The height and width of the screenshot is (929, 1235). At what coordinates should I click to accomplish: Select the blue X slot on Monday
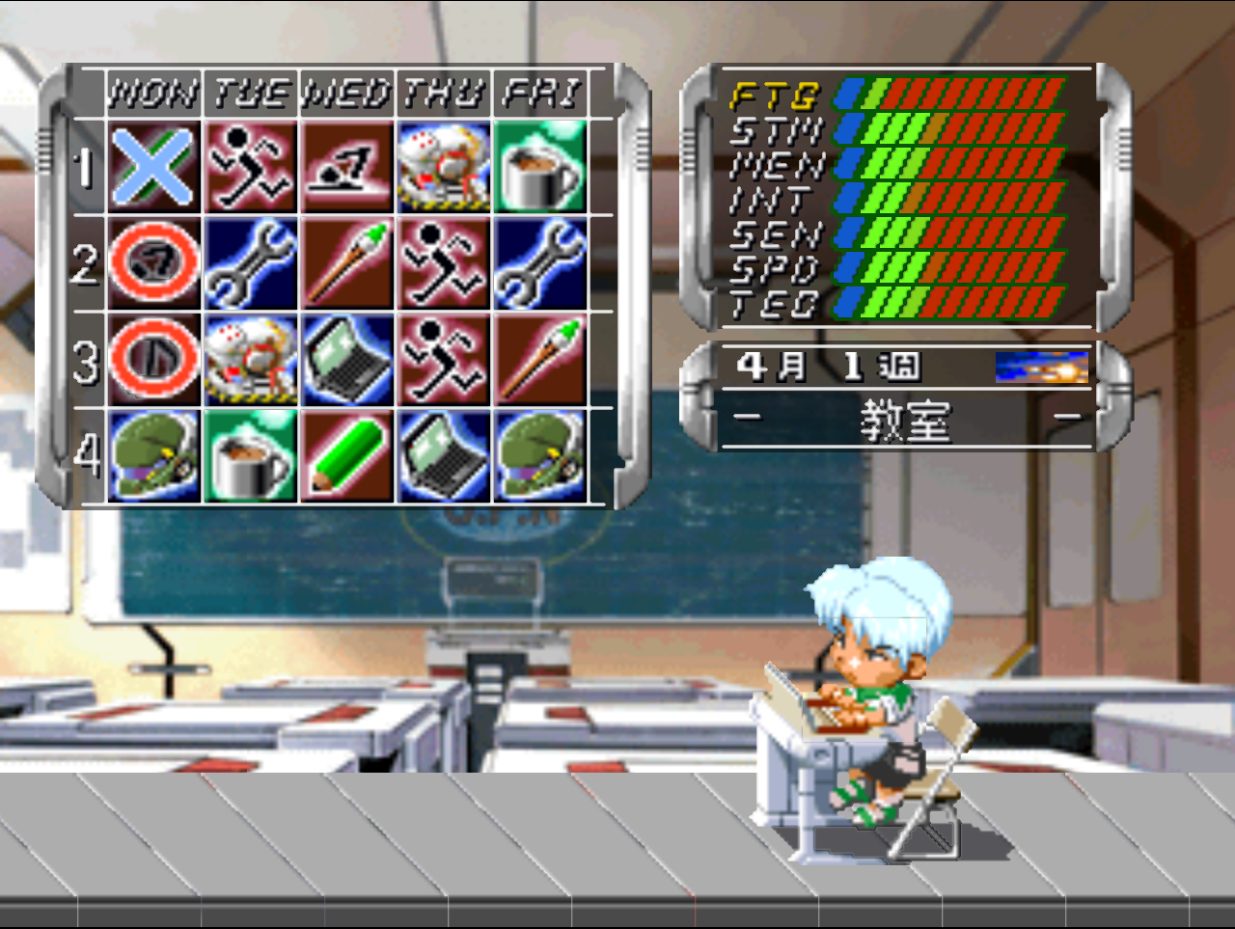154,166
